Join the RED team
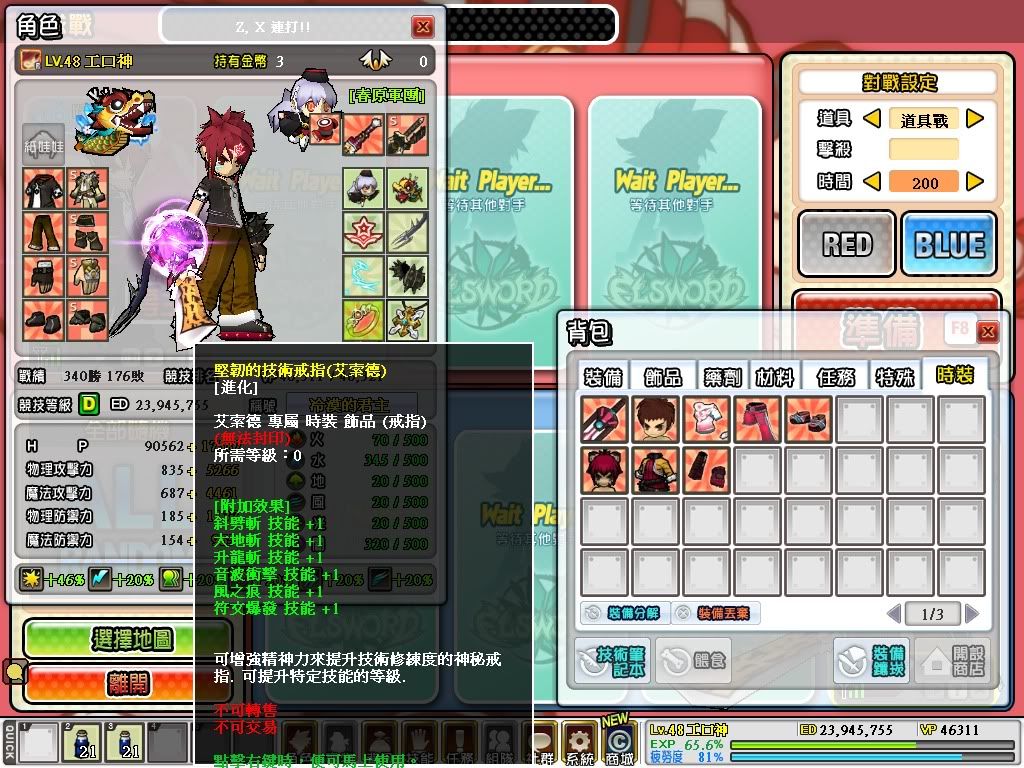This screenshot has height=768, width=1024. [847, 244]
